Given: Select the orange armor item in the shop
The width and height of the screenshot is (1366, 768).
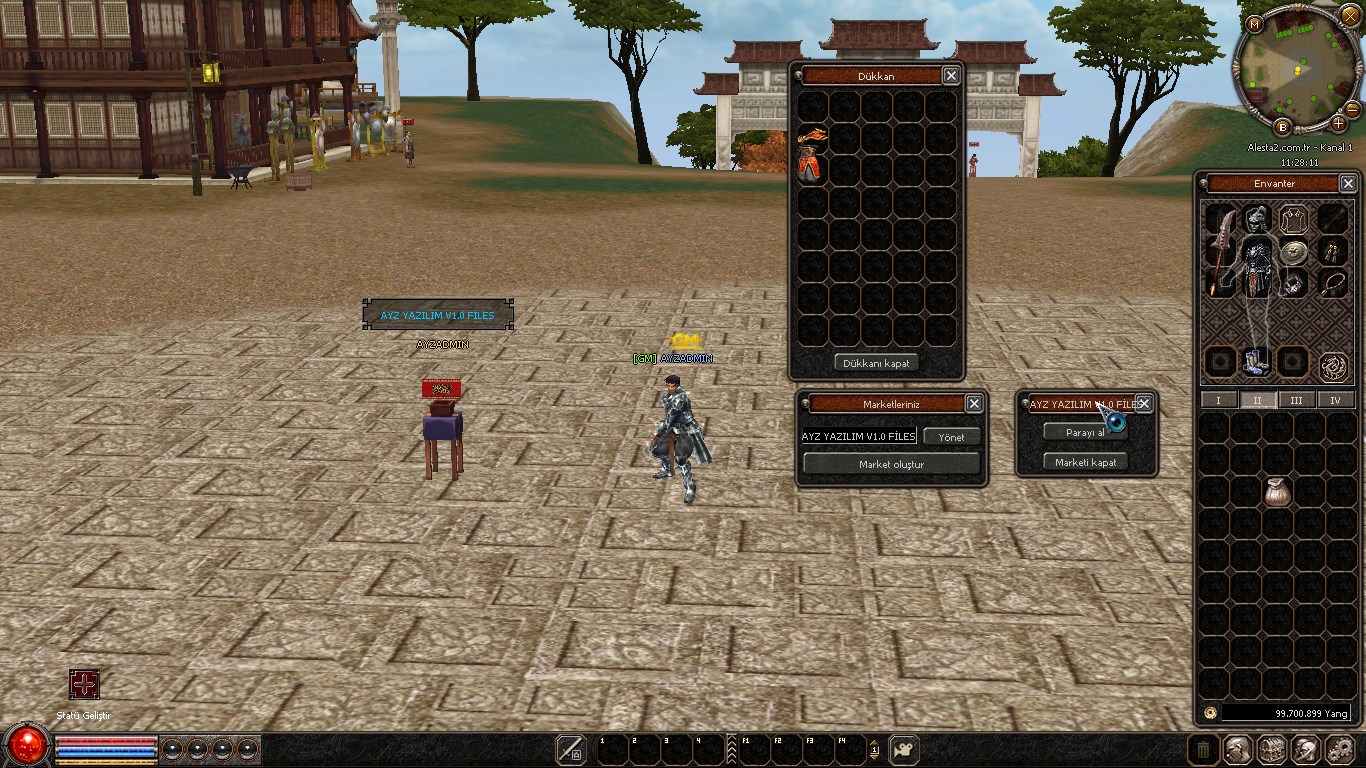Looking at the screenshot, I should click(813, 156).
